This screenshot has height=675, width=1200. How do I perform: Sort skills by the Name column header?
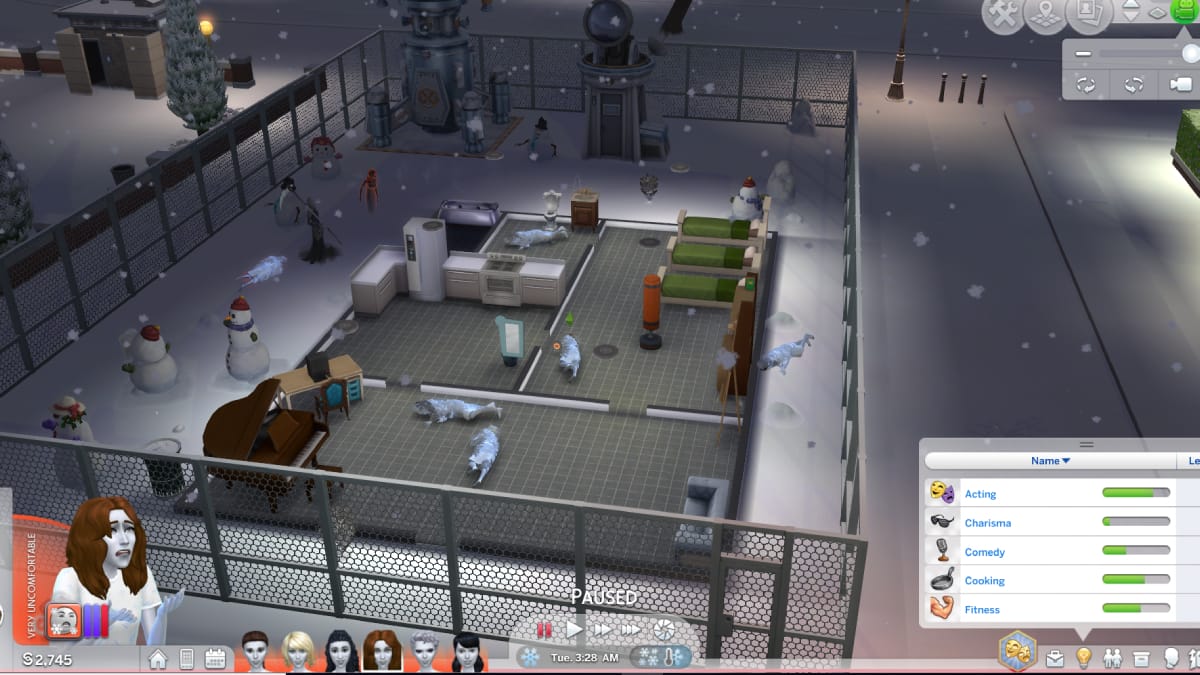[1050, 461]
